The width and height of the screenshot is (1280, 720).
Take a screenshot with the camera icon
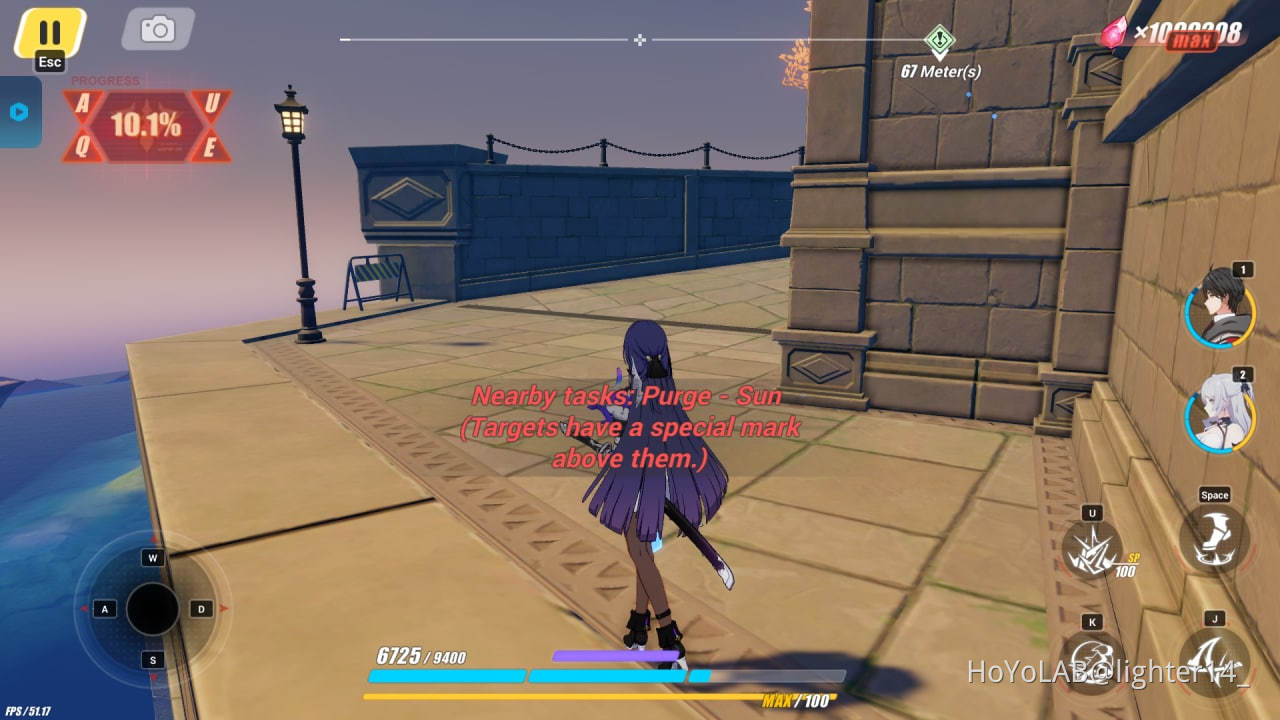pyautogui.click(x=157, y=29)
